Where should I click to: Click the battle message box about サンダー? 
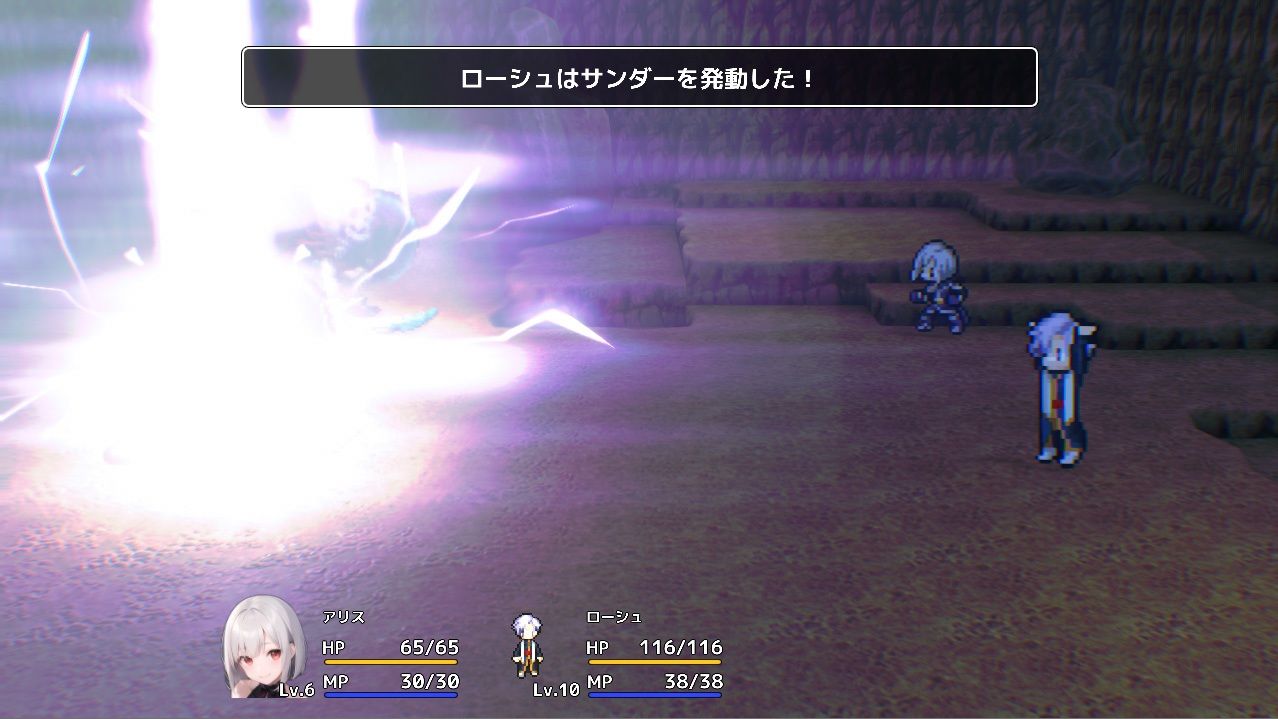pos(639,78)
